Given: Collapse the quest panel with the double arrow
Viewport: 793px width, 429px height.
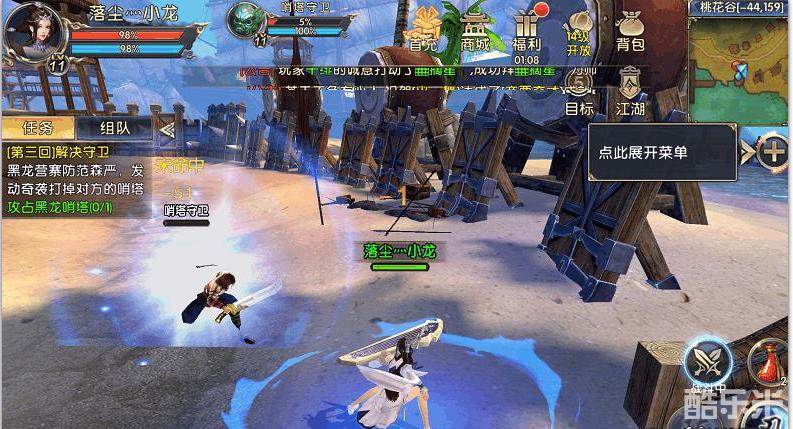Looking at the screenshot, I should click(x=167, y=128).
